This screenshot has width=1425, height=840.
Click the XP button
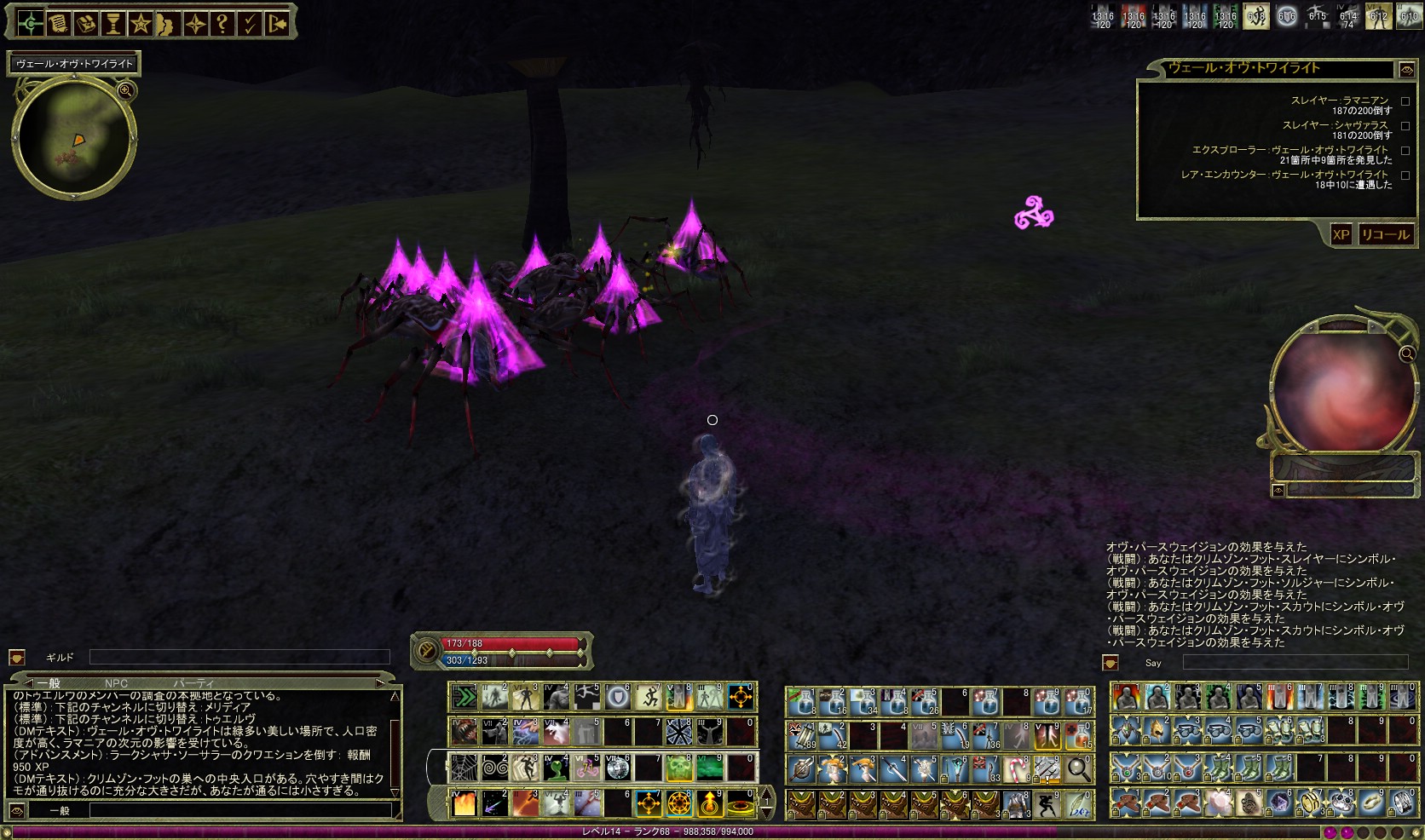click(x=1341, y=235)
